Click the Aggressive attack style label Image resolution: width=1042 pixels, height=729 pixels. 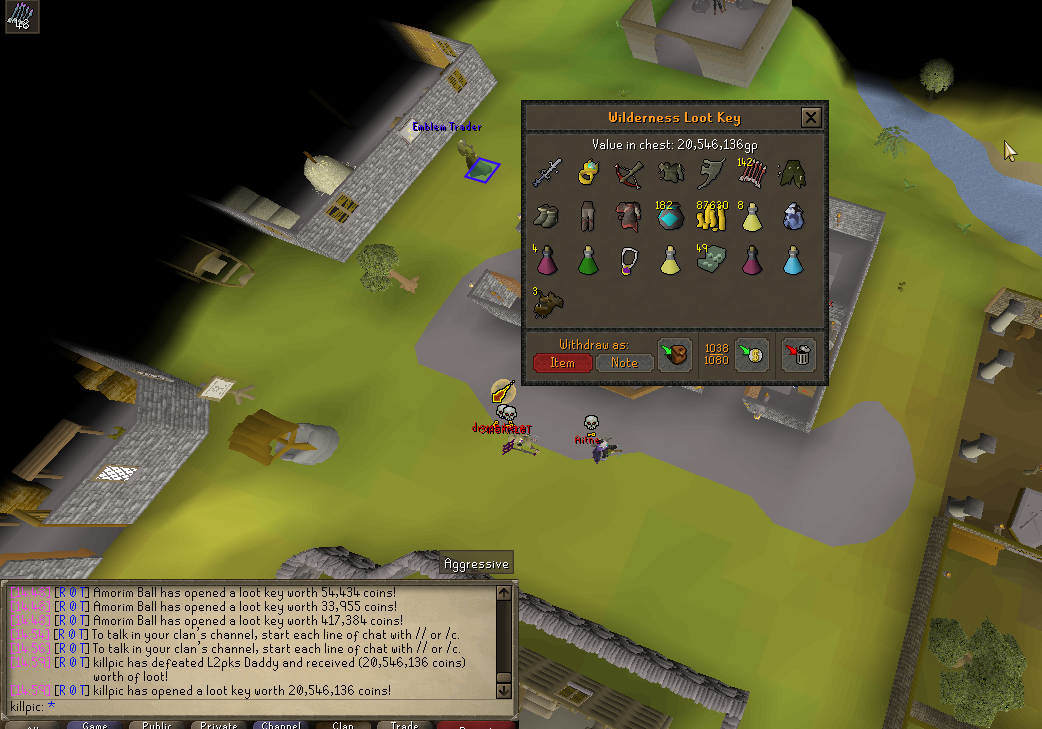point(476,564)
